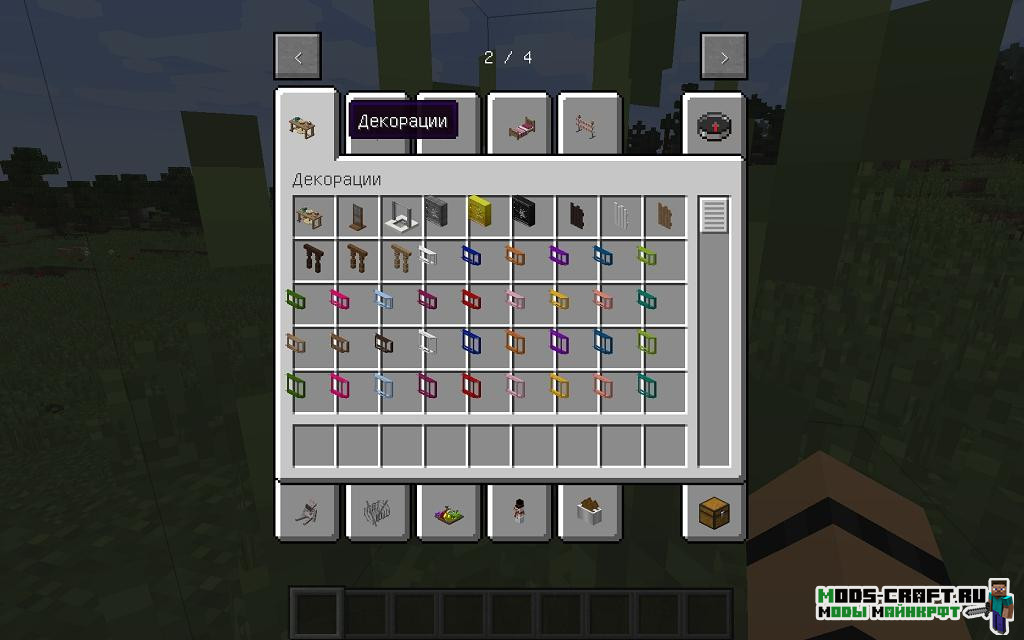Viewport: 1024px width, 640px height.
Task: Choose the dark brown wooden door panel
Action: [x=576, y=215]
